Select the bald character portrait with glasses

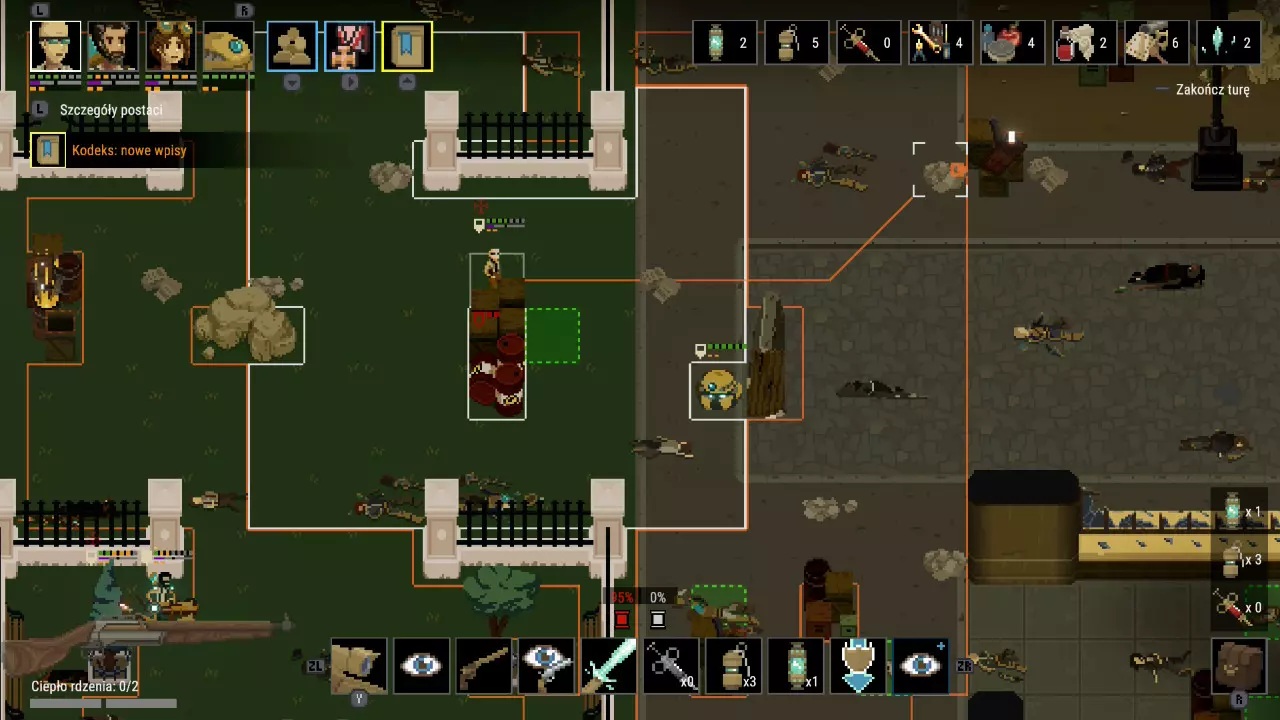tap(55, 46)
